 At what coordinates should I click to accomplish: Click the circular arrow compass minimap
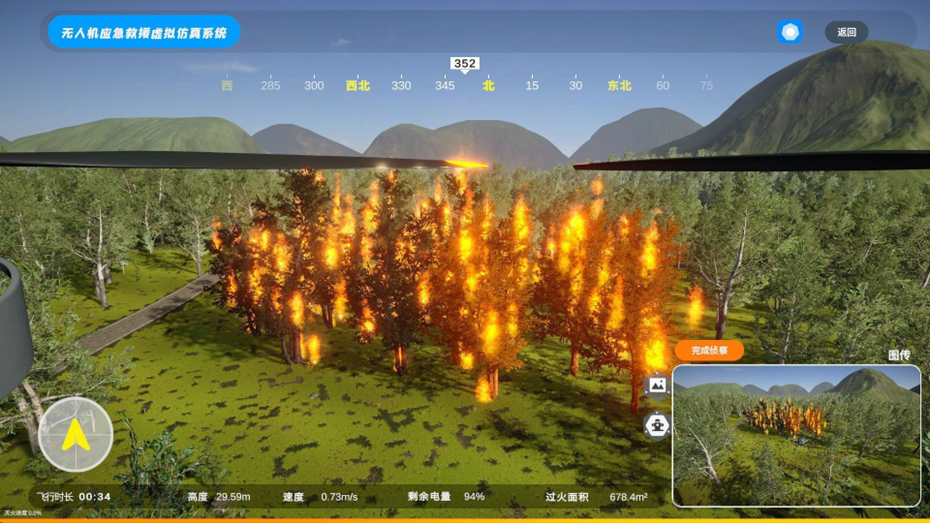tap(75, 434)
